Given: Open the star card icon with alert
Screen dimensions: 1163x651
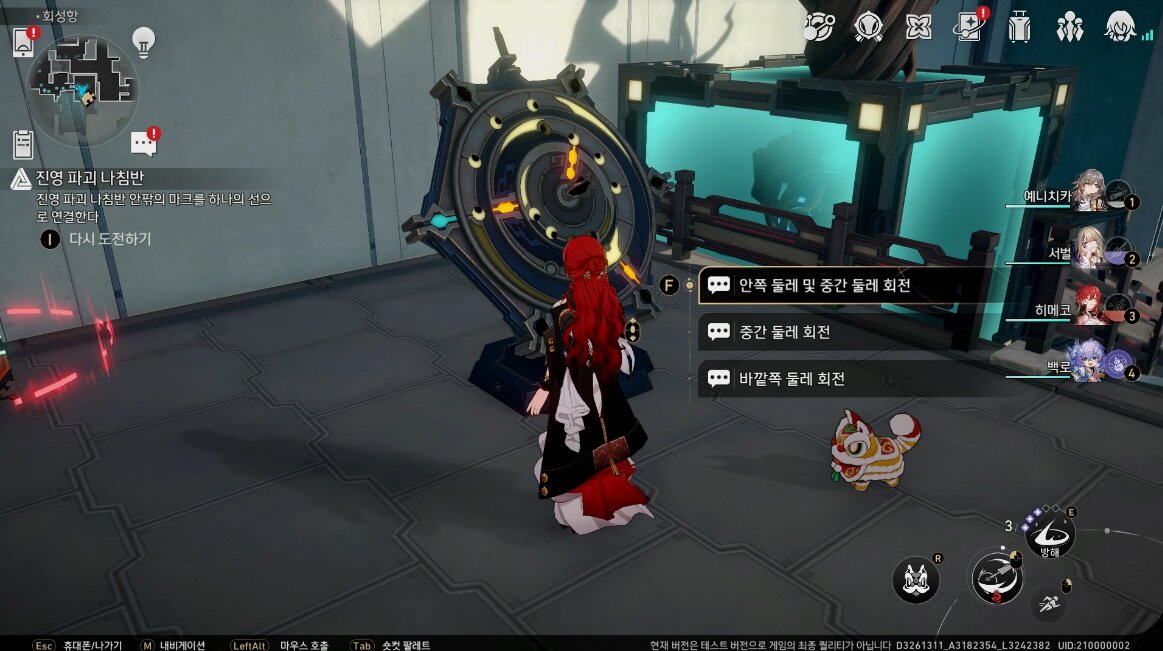Looking at the screenshot, I should tap(967, 27).
